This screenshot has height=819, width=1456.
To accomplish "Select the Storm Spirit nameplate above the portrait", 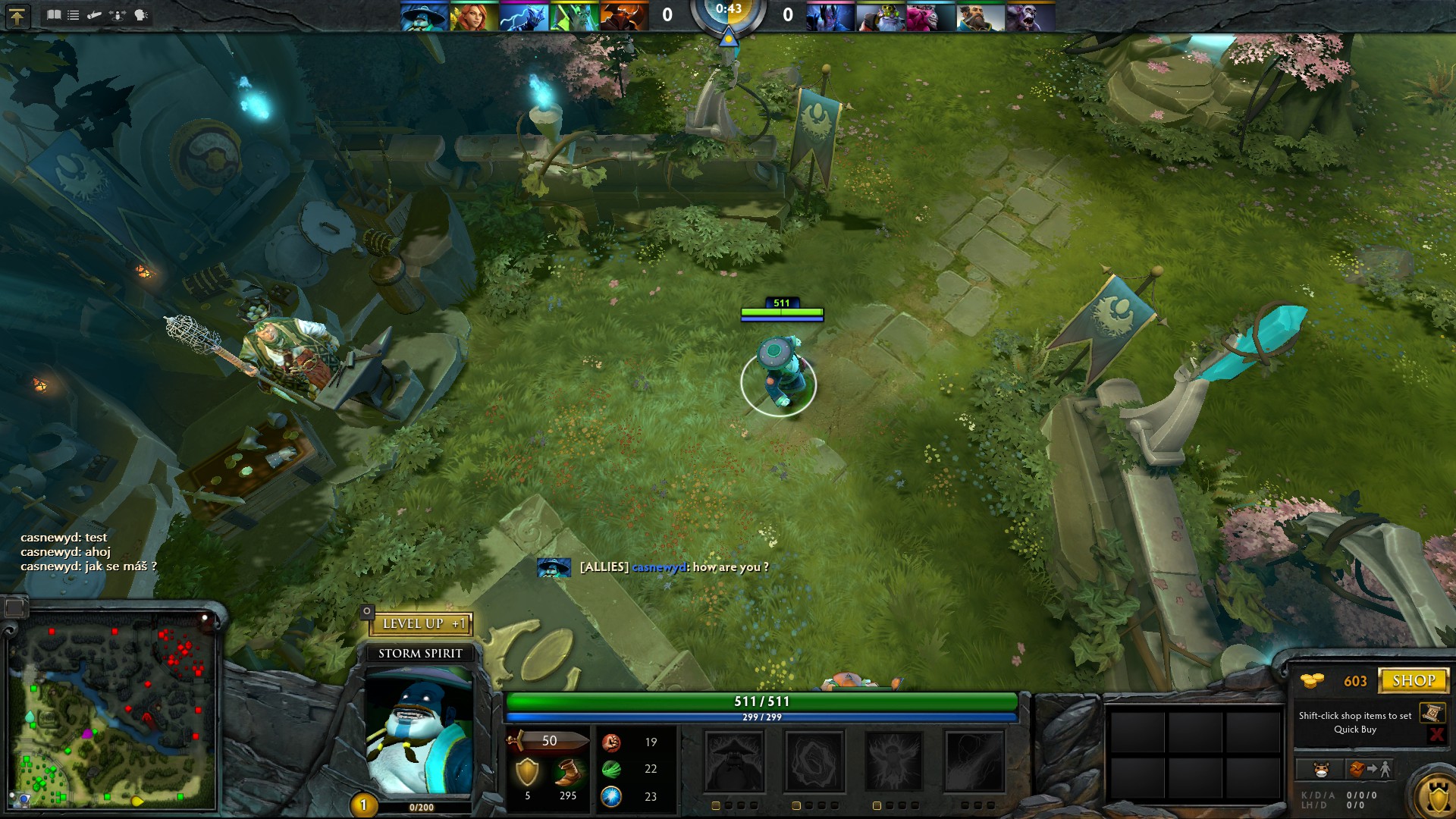I will 419,652.
